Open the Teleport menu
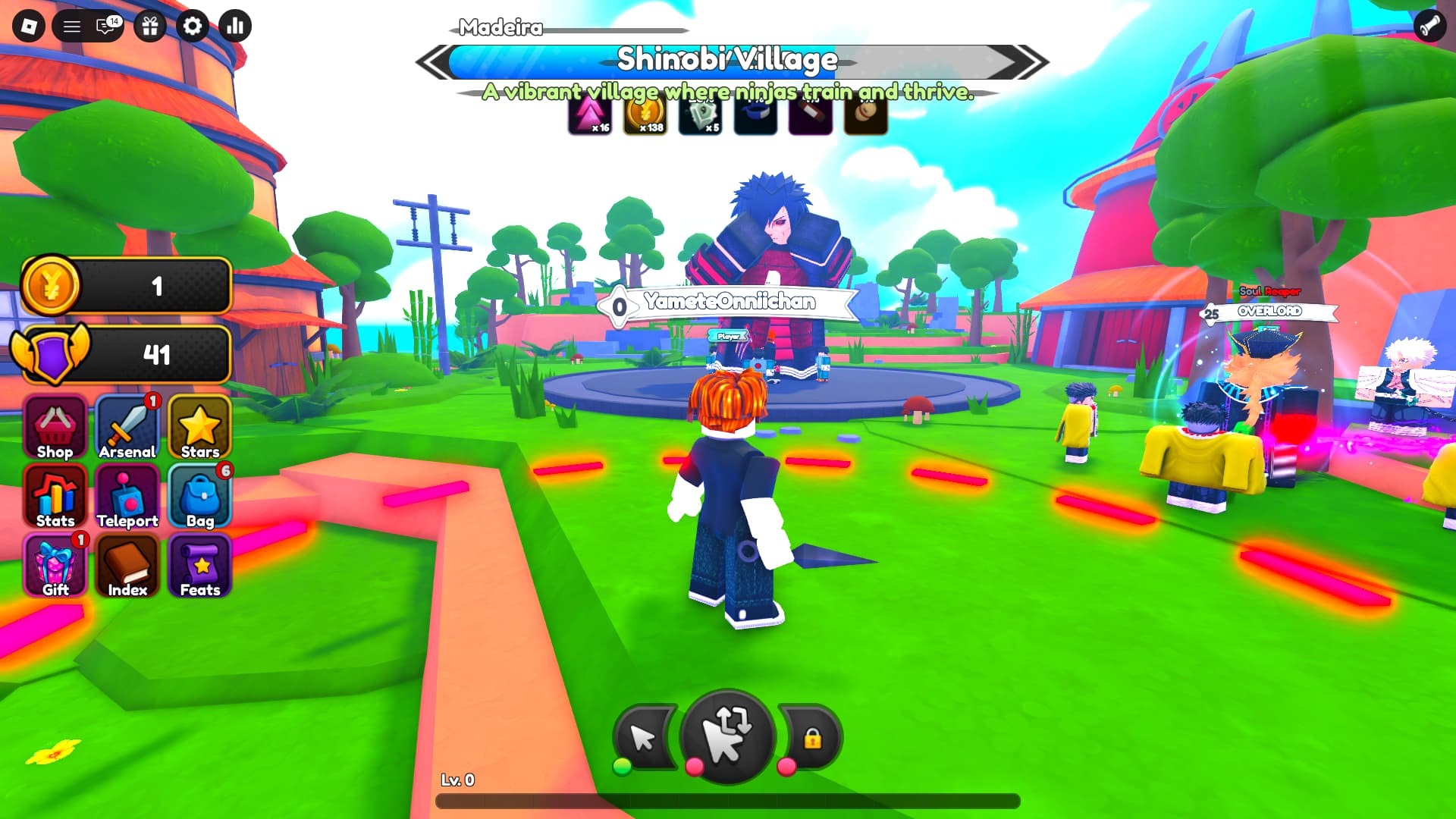The width and height of the screenshot is (1456, 819). 127,497
